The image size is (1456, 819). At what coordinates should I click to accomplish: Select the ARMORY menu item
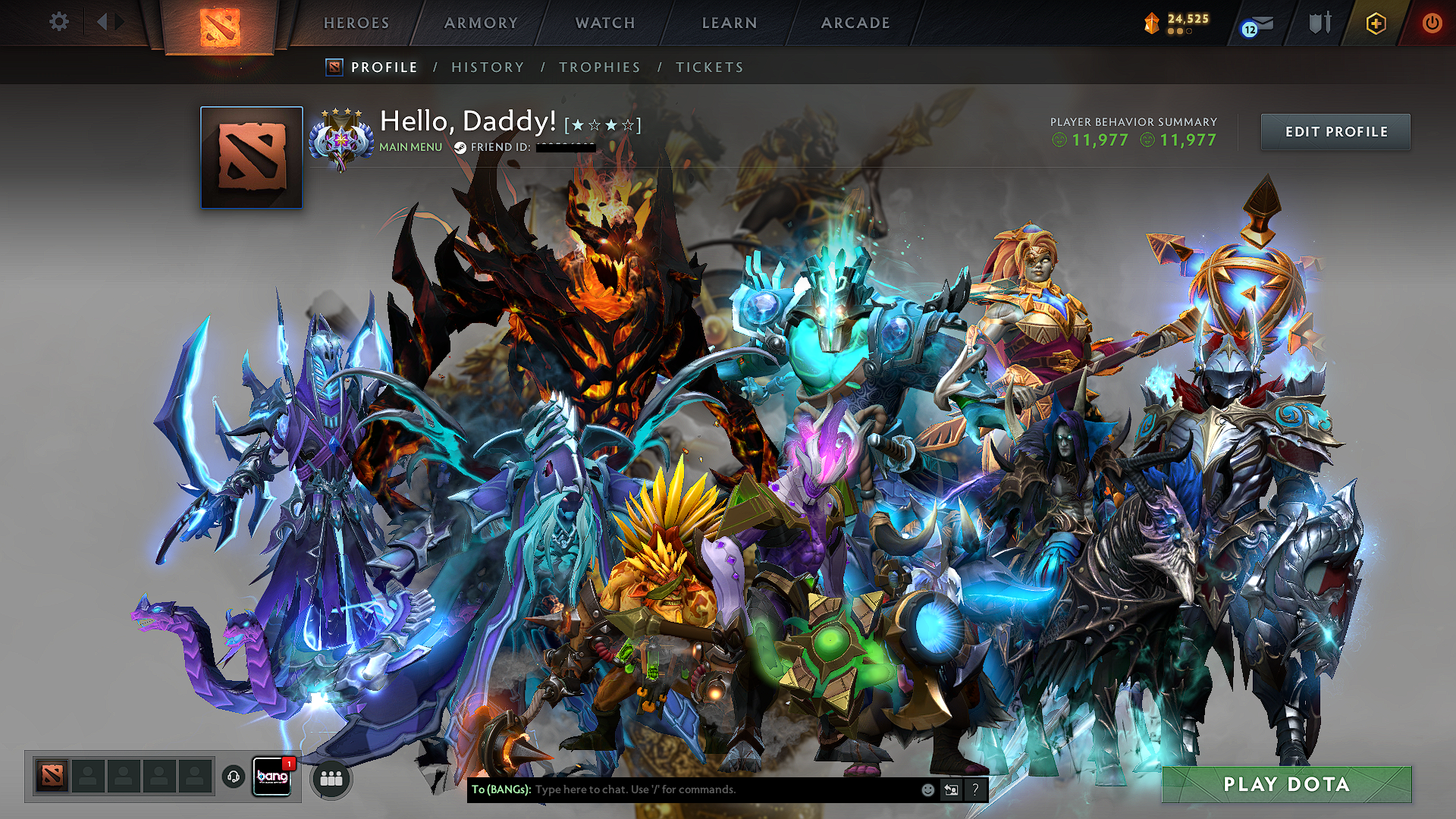[x=481, y=23]
